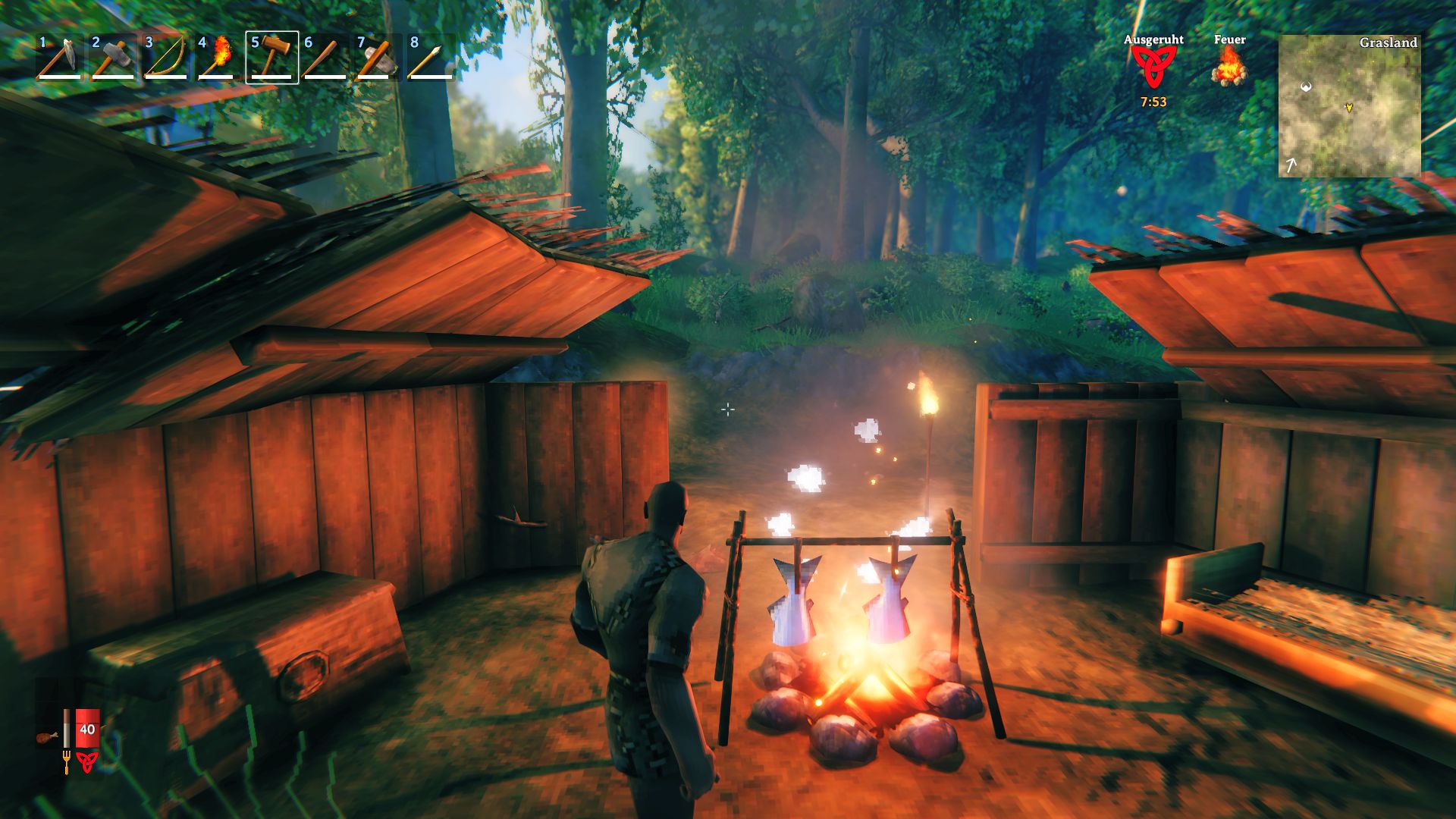
Task: Equip the stone-headed hammer in slot 2
Action: click(113, 57)
